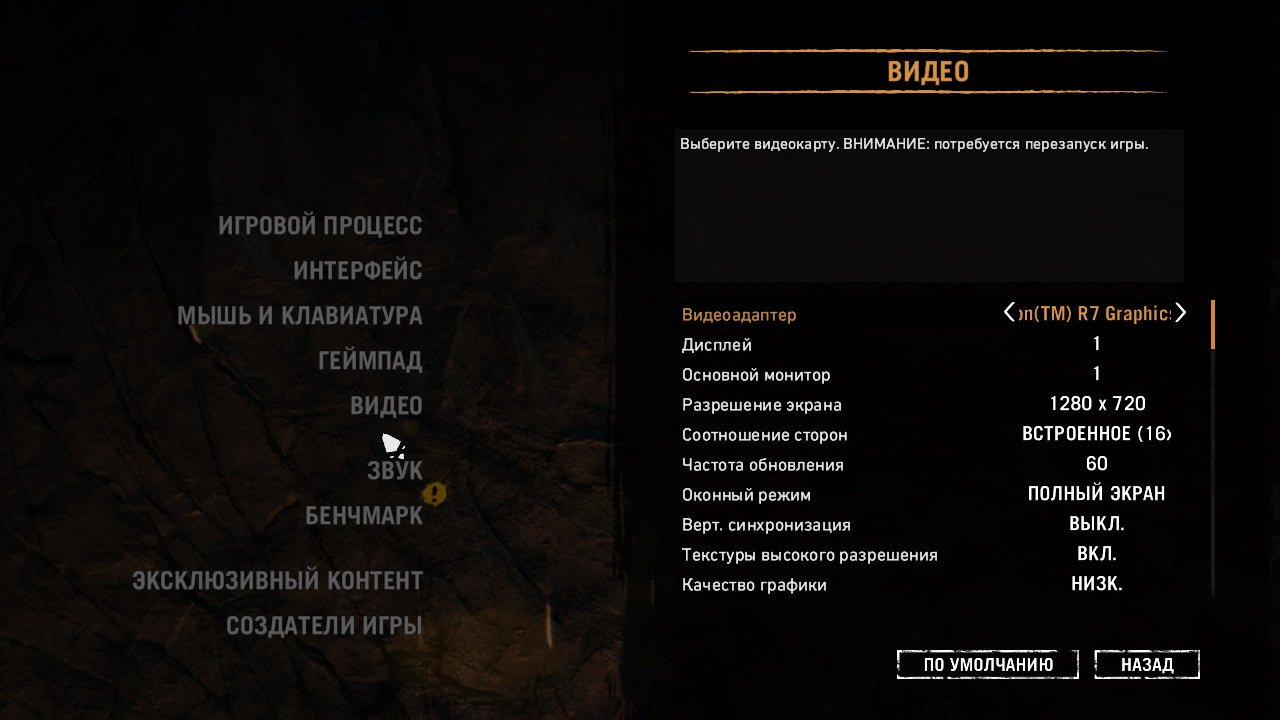
Task: Go to МЫШЬ И КЛАВИАТУРА settings
Action: 300,316
